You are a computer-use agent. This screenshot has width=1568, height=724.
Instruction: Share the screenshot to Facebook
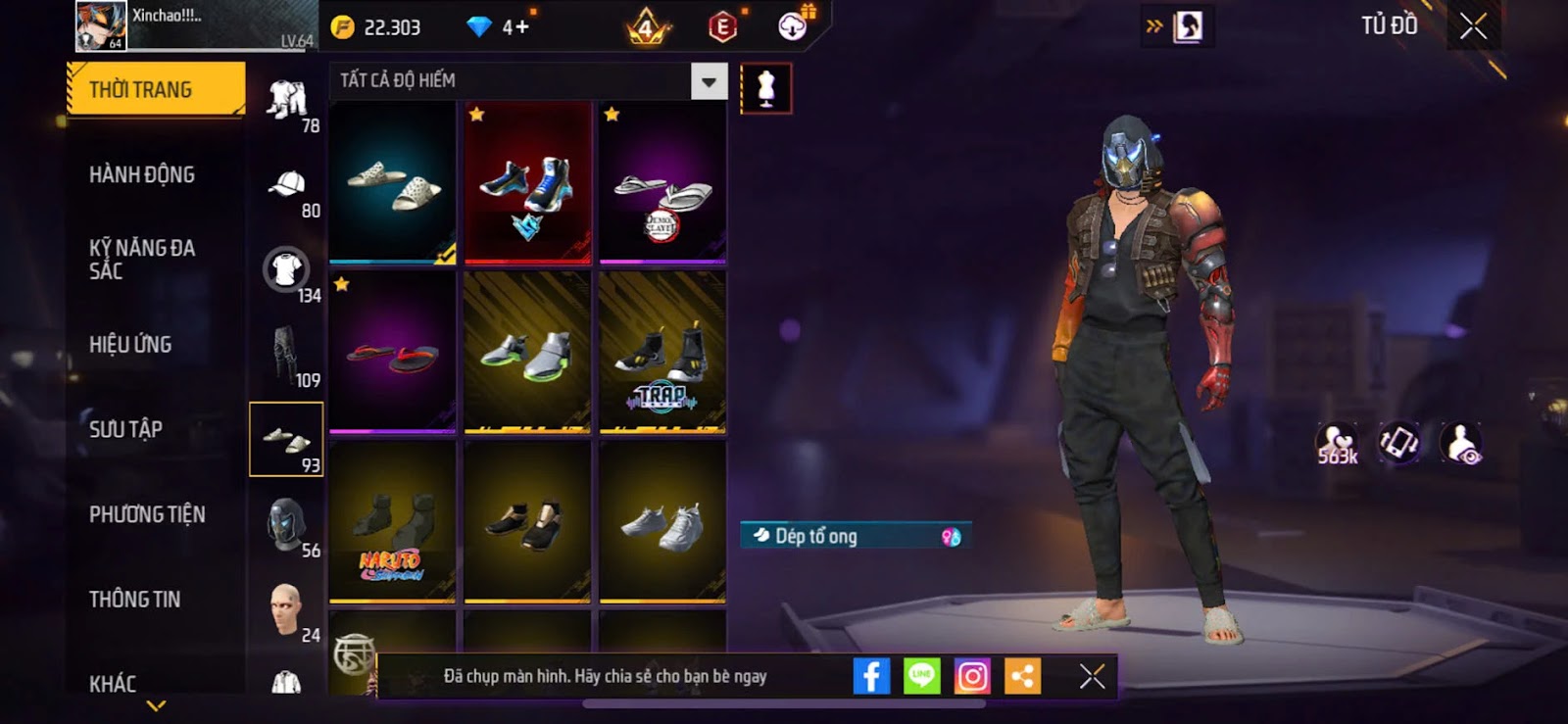pos(871,676)
